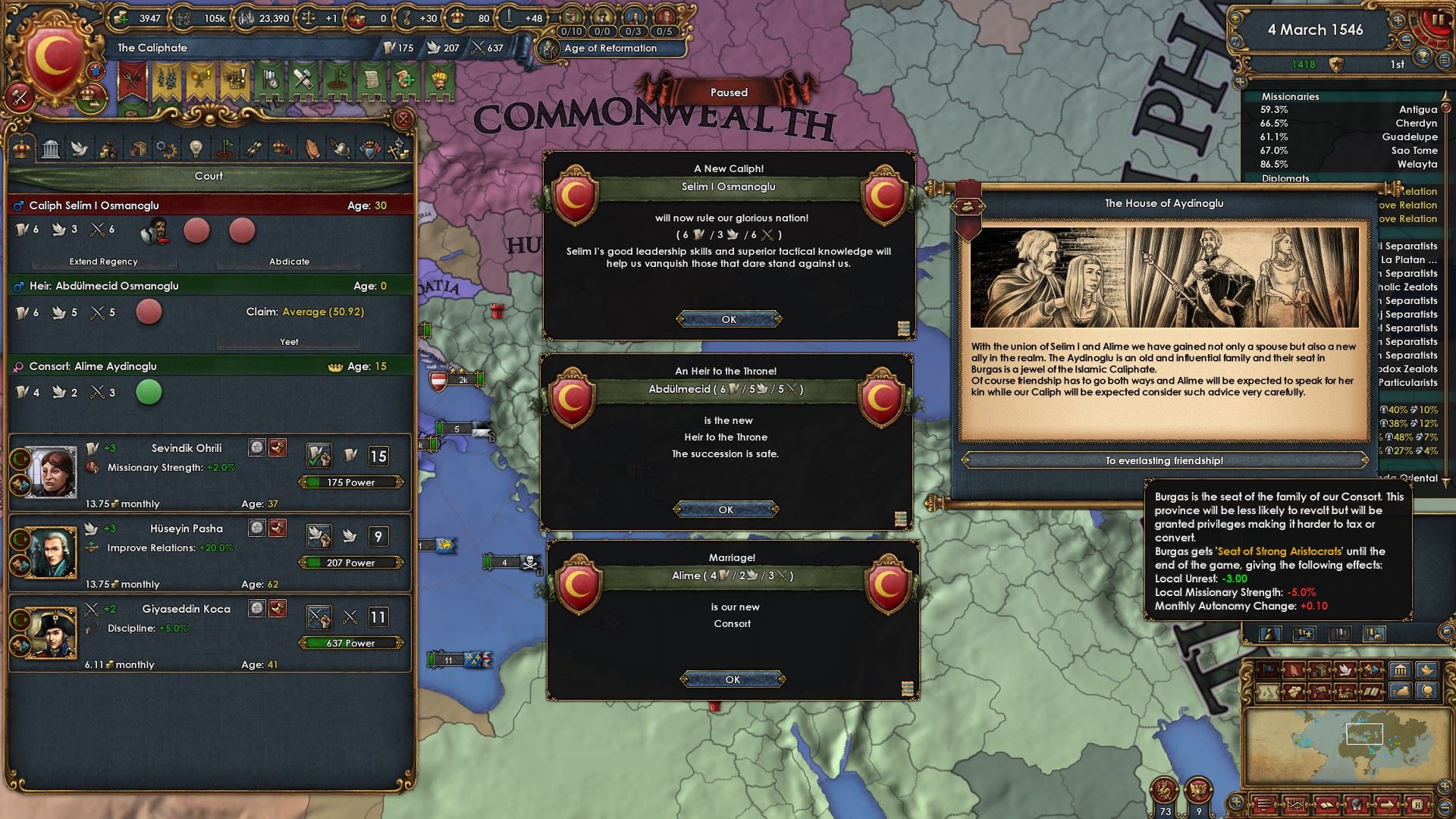1456x819 pixels.
Task: Open the 175 Power promote button for Sevindik Ohrili
Action: pos(350,482)
